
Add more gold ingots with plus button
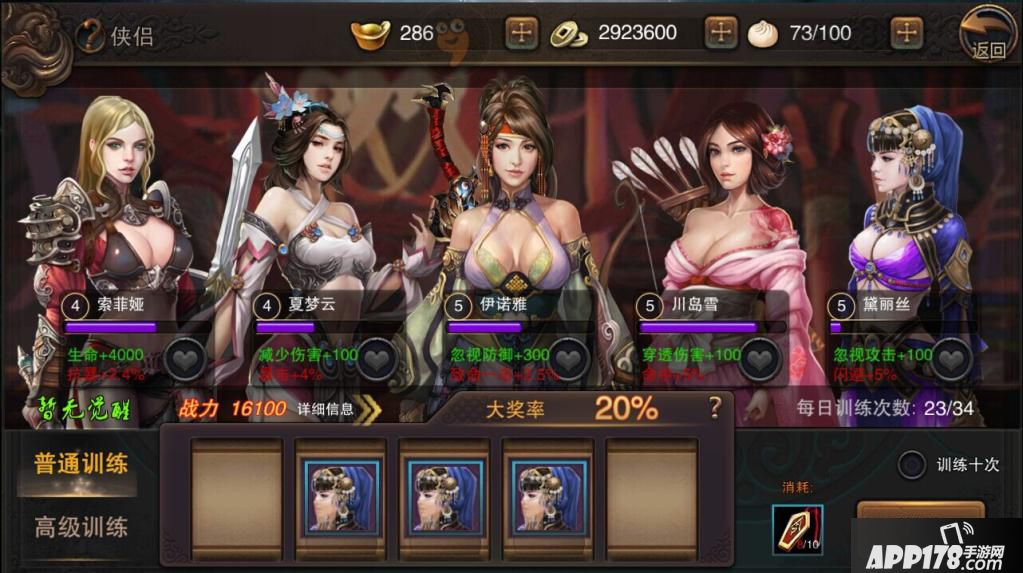(x=521, y=33)
